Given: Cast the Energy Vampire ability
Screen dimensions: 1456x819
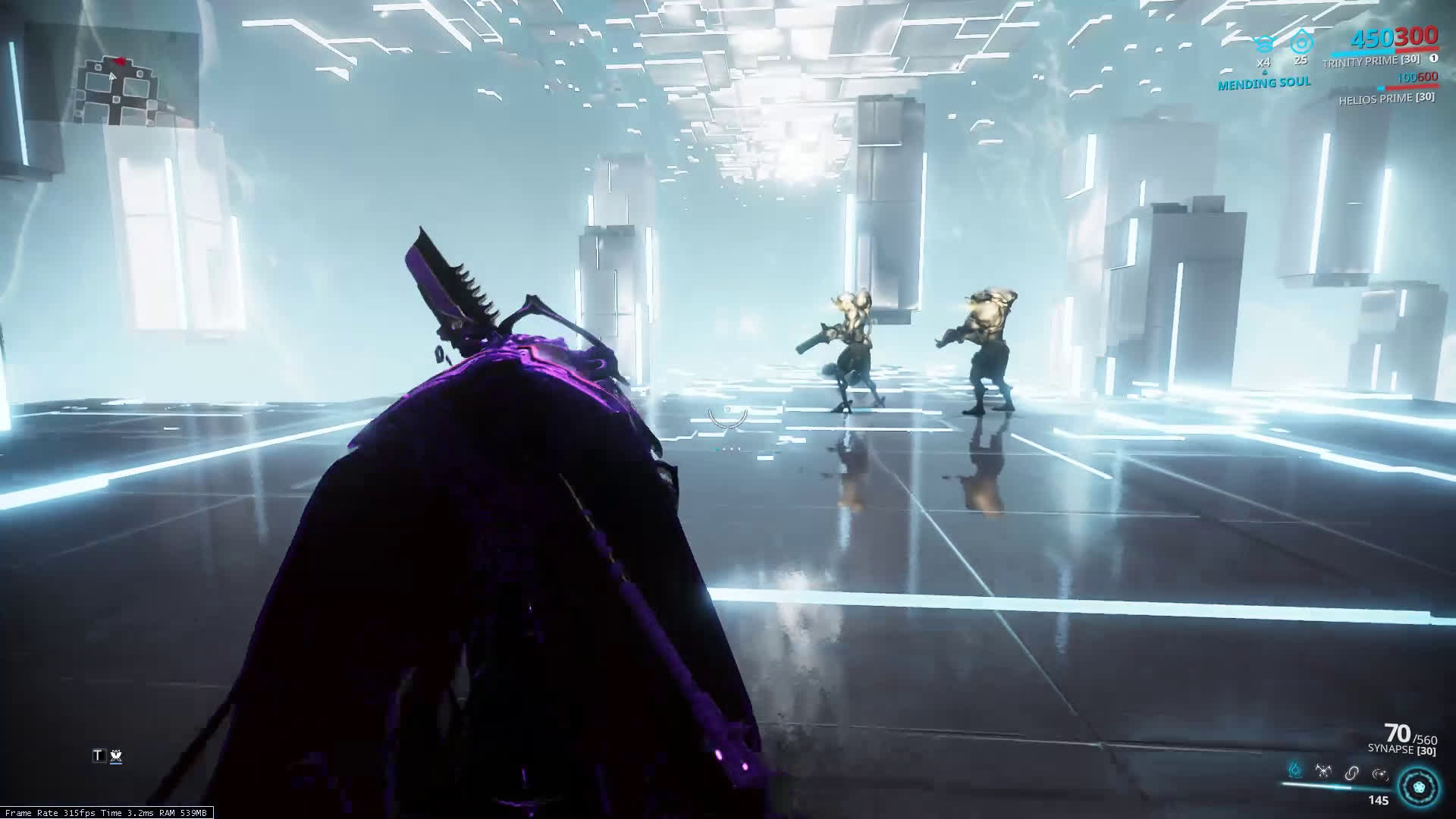Looking at the screenshot, I should tap(1323, 772).
